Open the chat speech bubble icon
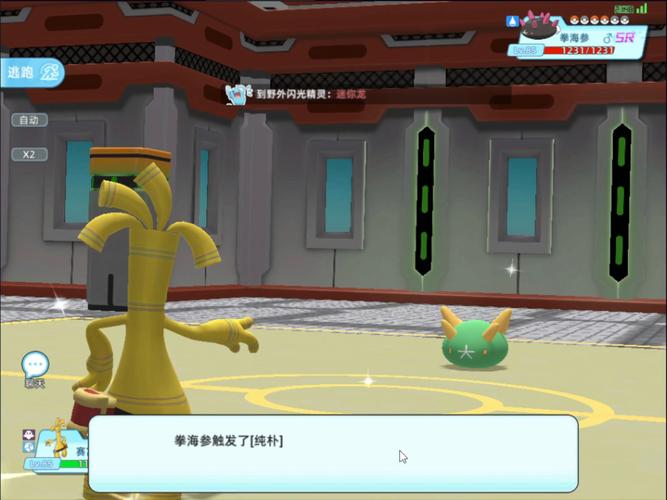The width and height of the screenshot is (667, 500). click(x=34, y=365)
